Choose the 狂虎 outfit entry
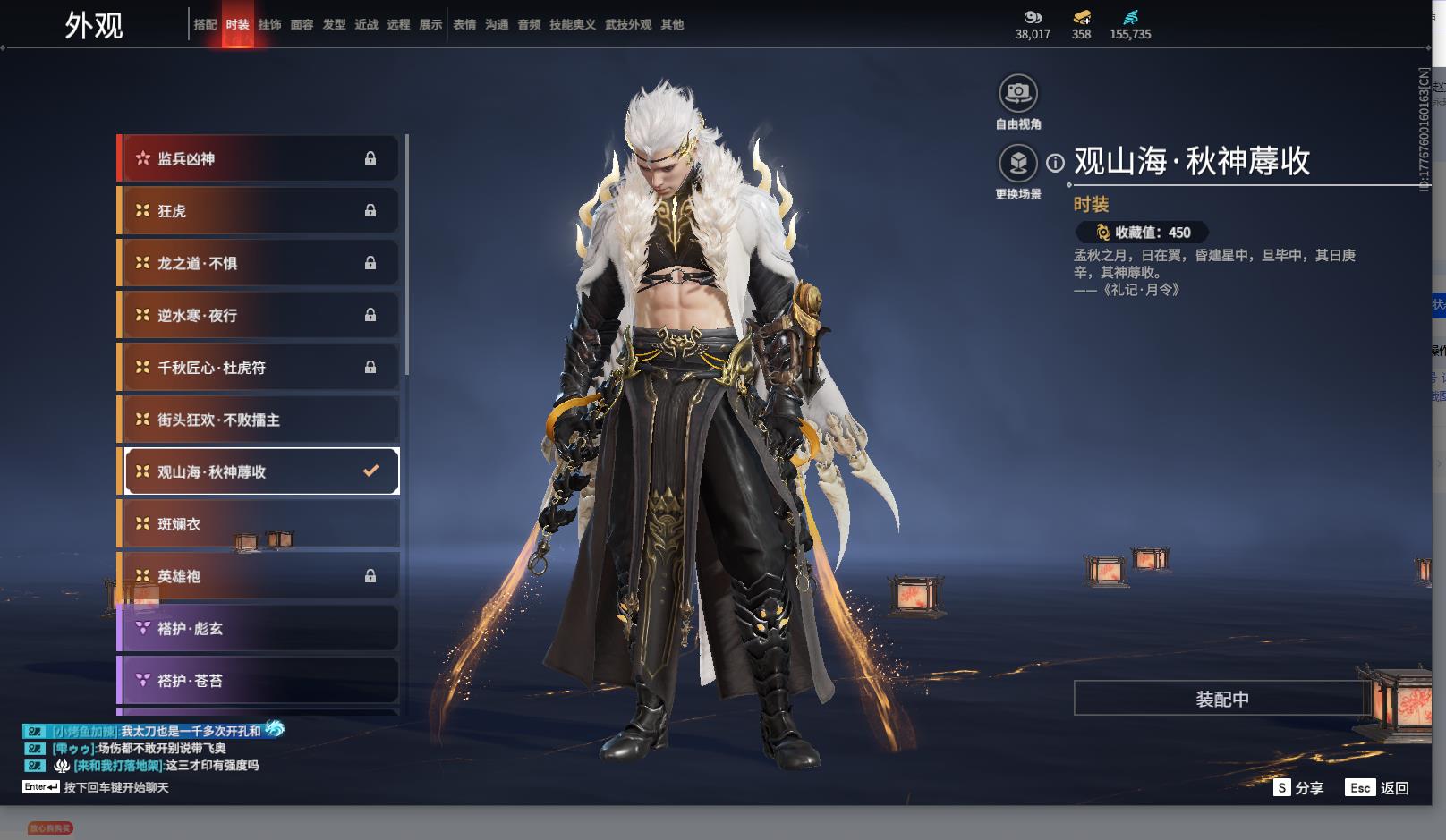Image resolution: width=1446 pixels, height=840 pixels. coord(259,211)
